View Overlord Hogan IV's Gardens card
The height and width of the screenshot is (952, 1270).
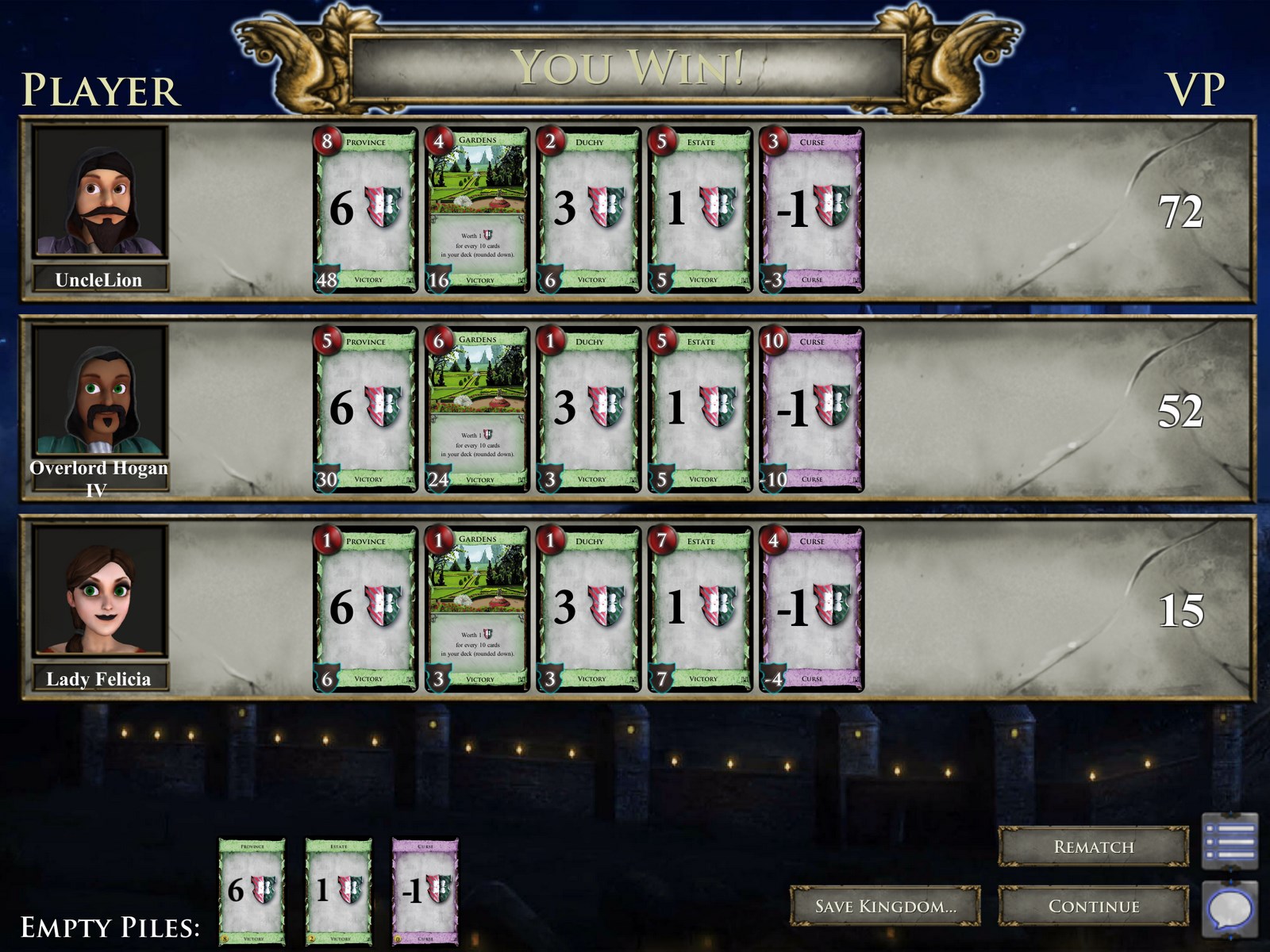point(477,409)
